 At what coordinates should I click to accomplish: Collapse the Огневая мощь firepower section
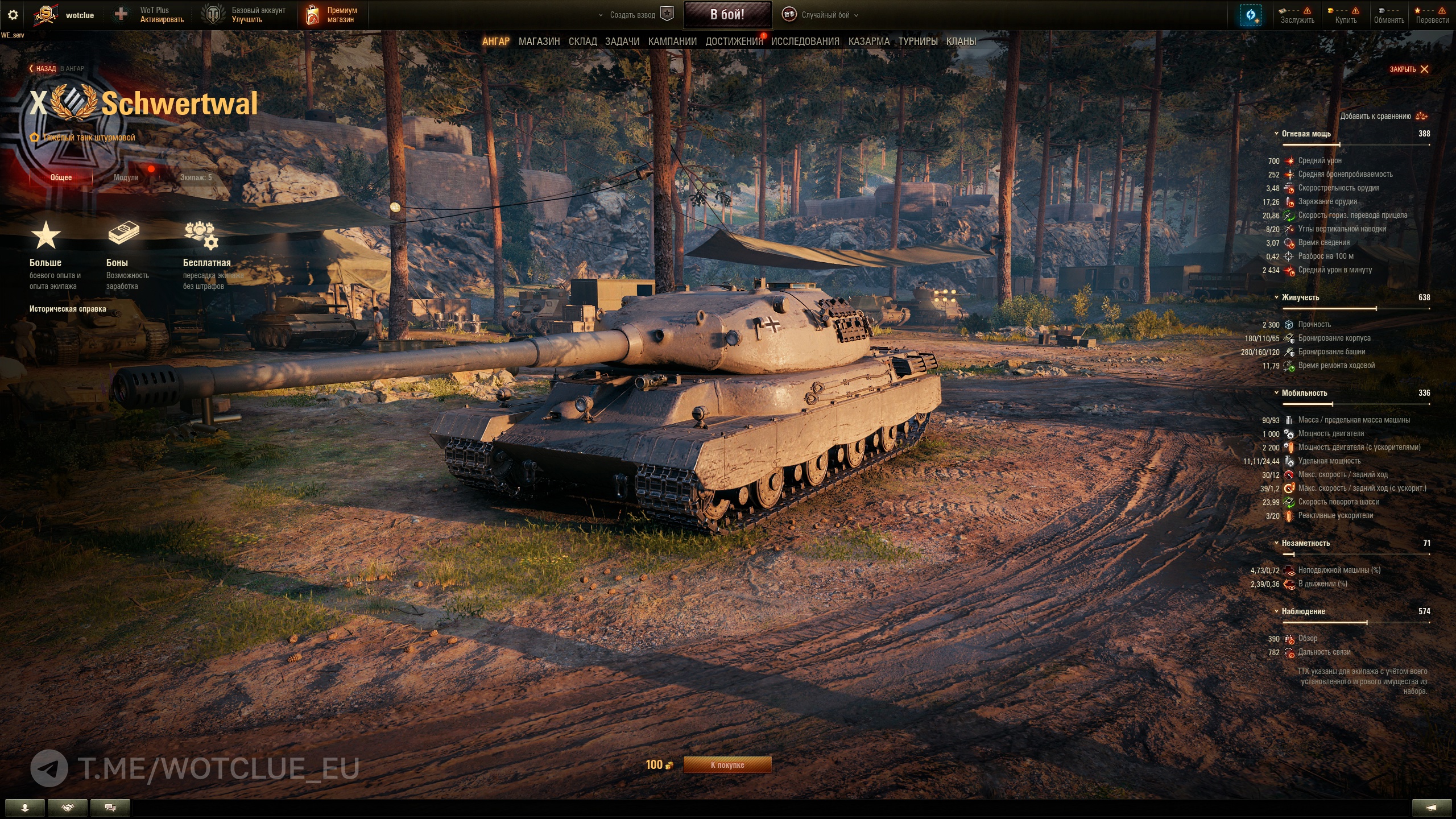pos(1306,134)
